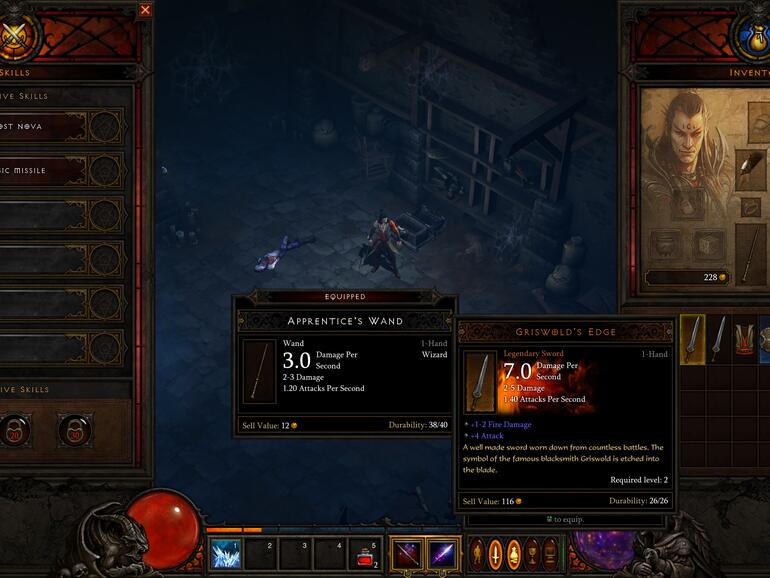Close the Skills panel with the X
This screenshot has width=770, height=578.
[x=145, y=10]
